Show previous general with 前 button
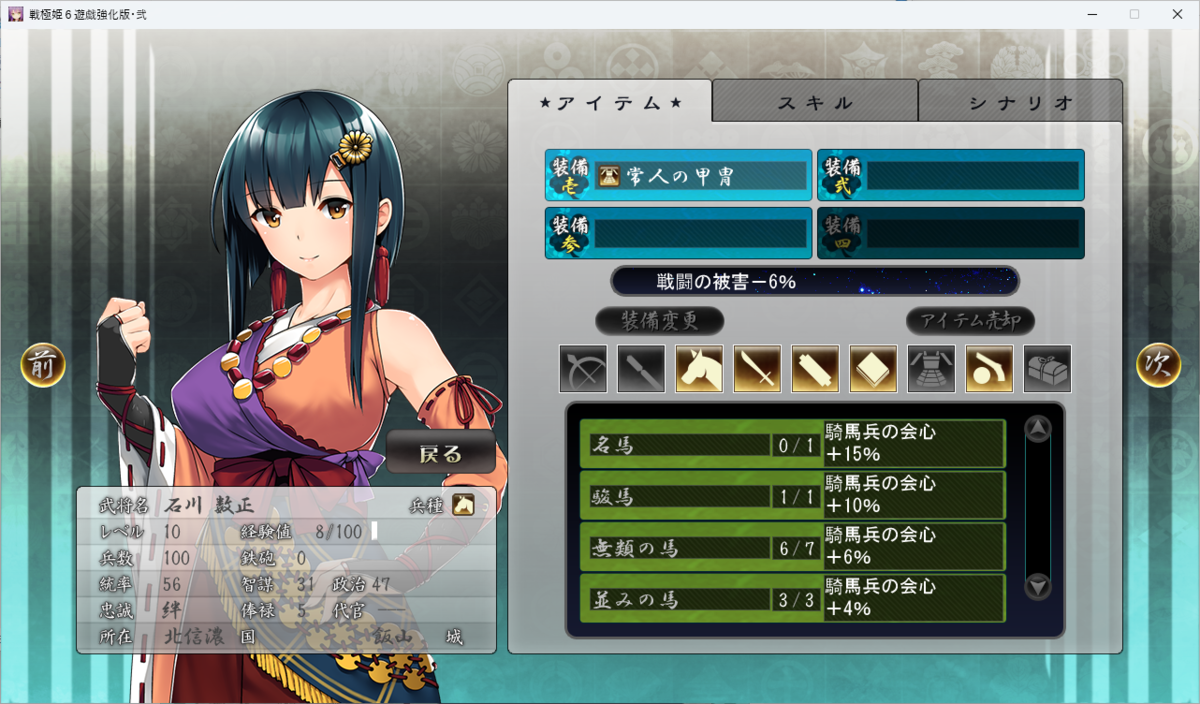Image resolution: width=1200 pixels, height=704 pixels. tap(43, 366)
